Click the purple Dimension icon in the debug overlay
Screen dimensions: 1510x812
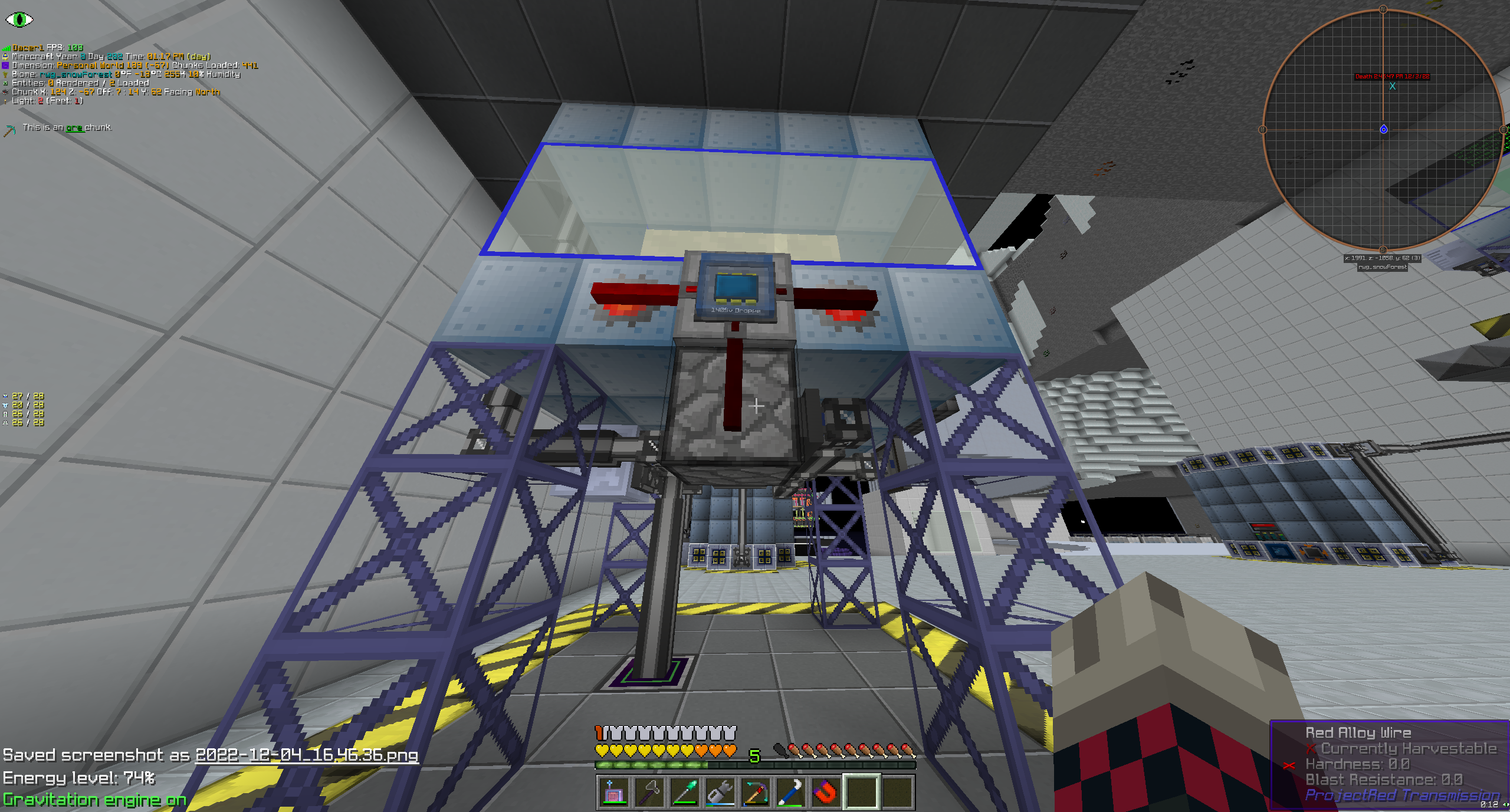point(6,65)
